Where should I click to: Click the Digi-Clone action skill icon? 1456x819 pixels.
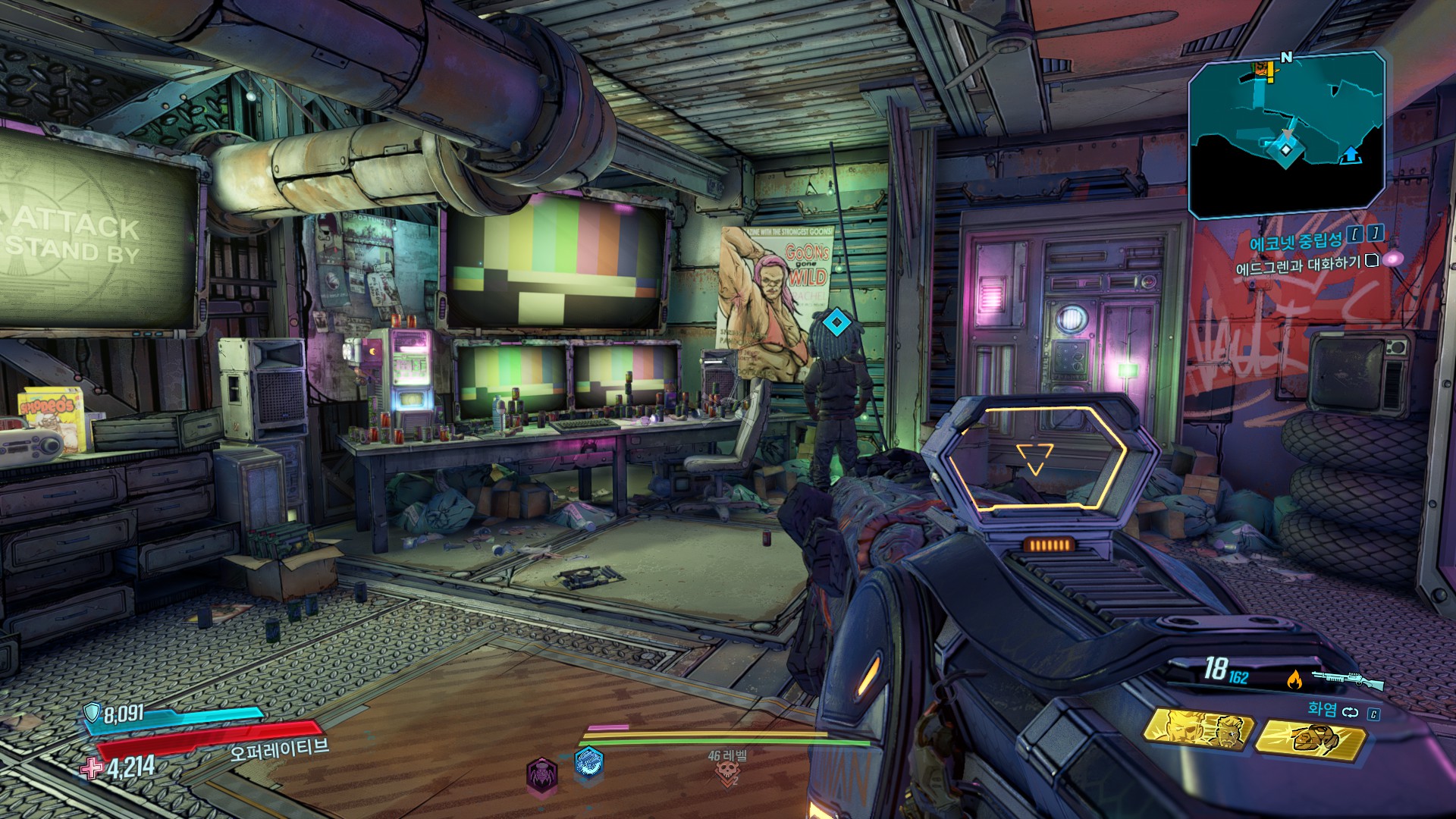[1199, 731]
